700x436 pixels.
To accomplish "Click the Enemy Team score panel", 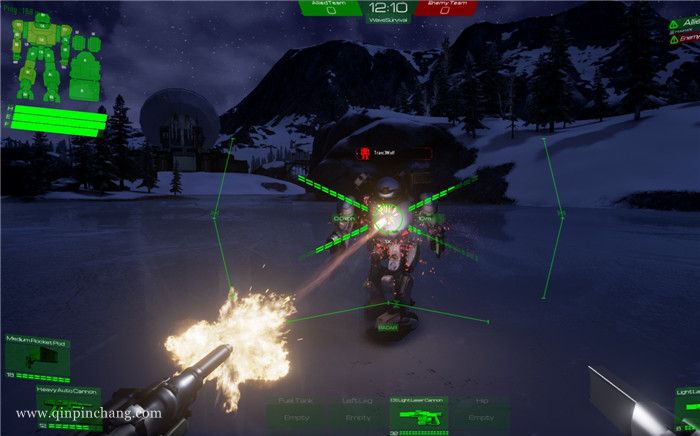I will pyautogui.click(x=445, y=9).
